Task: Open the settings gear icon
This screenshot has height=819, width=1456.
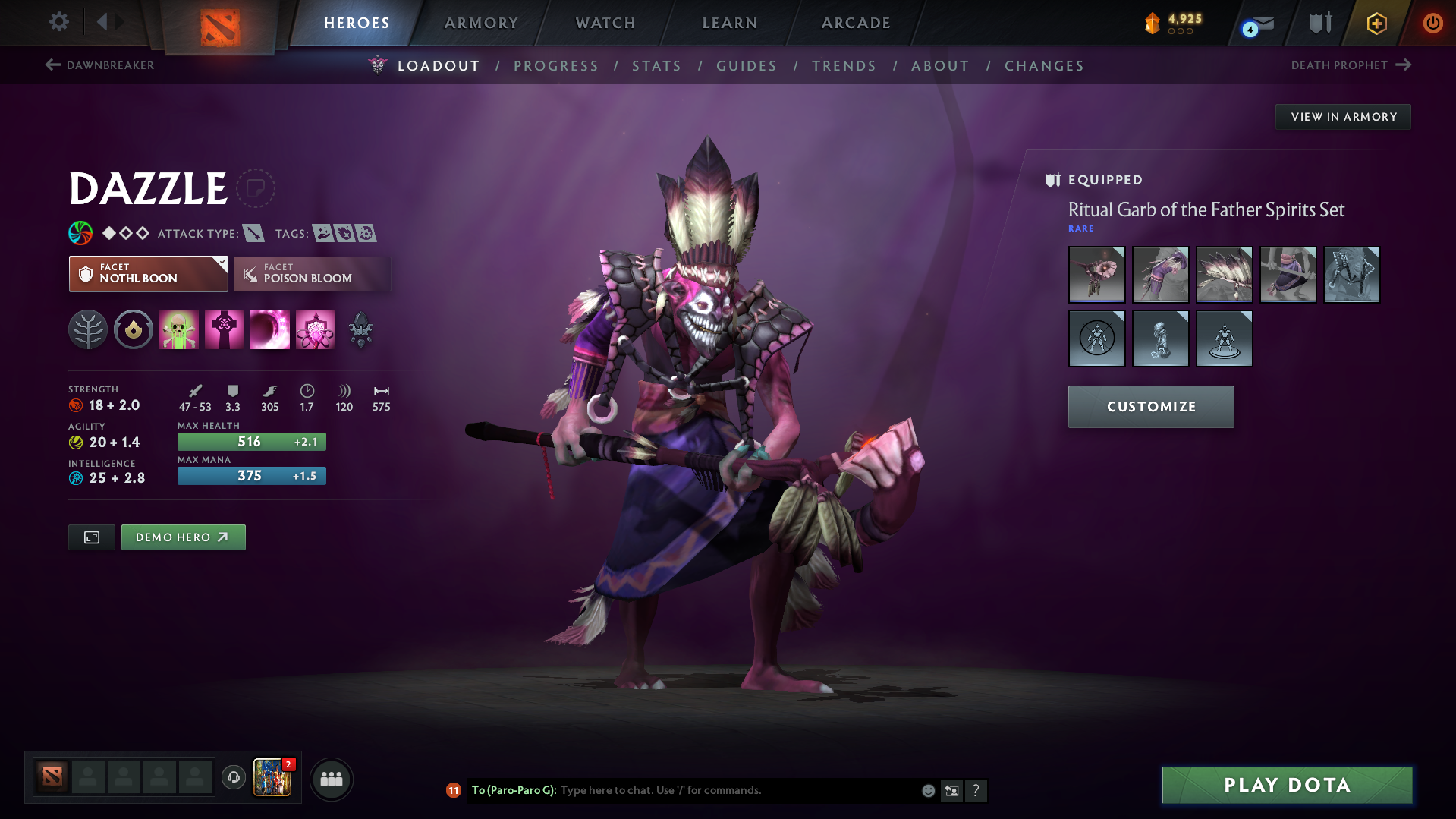Action: pyautogui.click(x=58, y=22)
